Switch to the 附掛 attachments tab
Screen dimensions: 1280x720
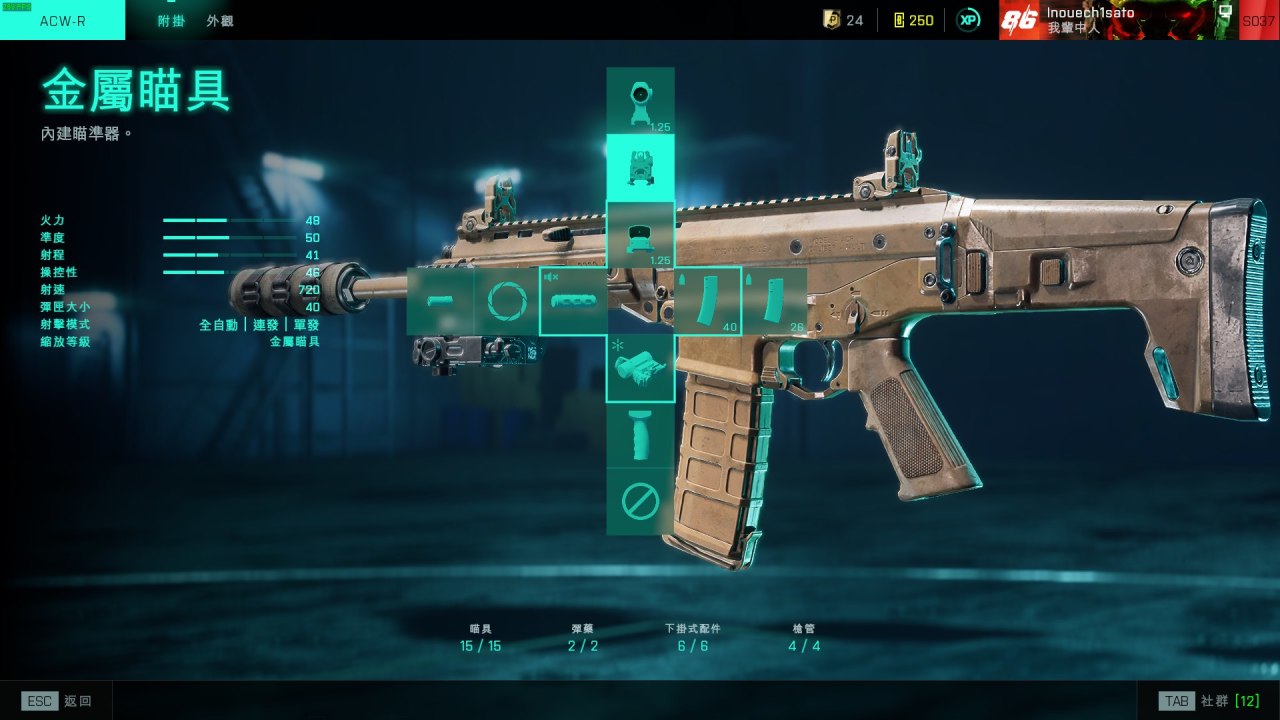[x=171, y=20]
